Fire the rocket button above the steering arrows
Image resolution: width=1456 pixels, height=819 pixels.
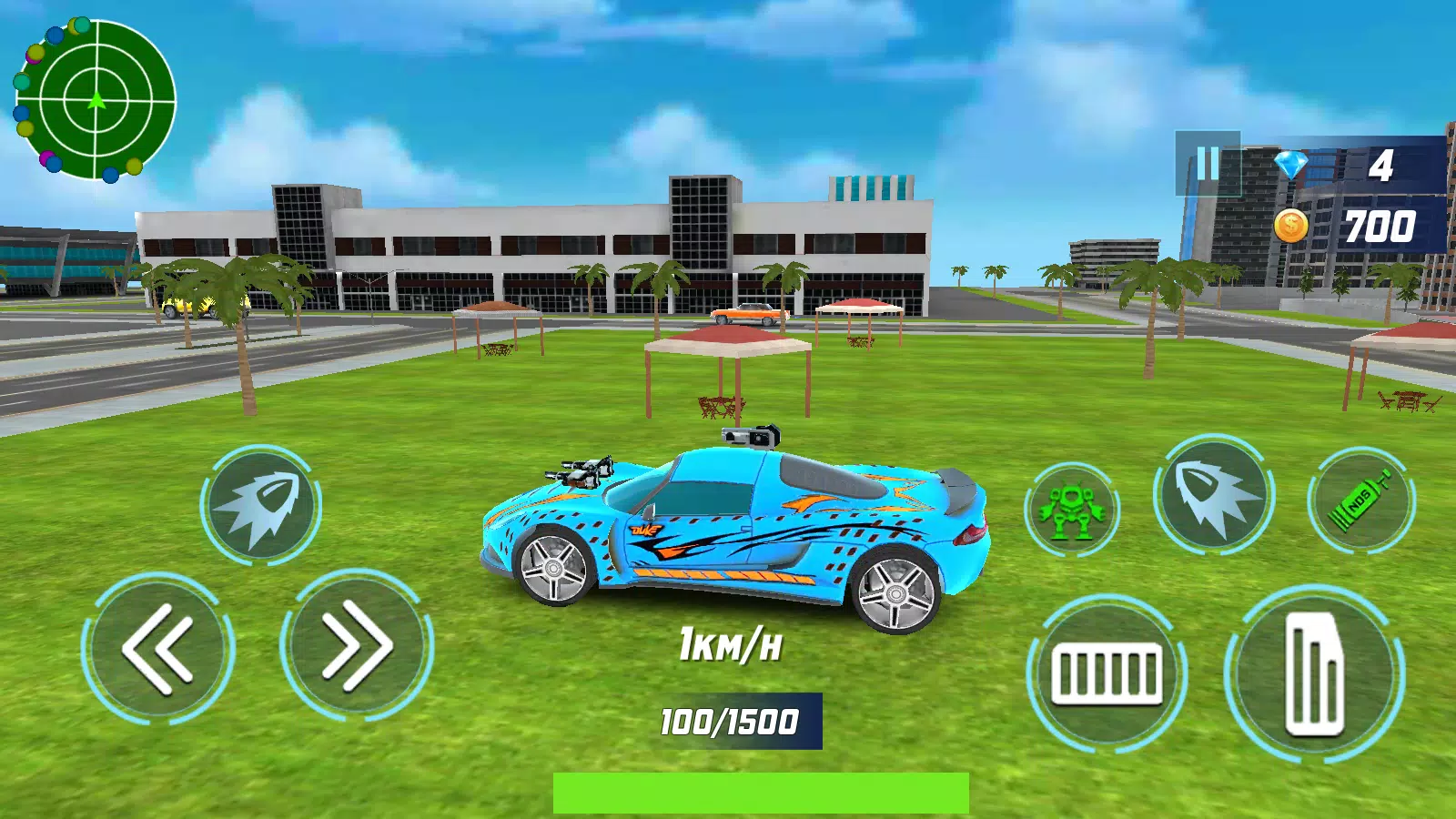click(261, 506)
